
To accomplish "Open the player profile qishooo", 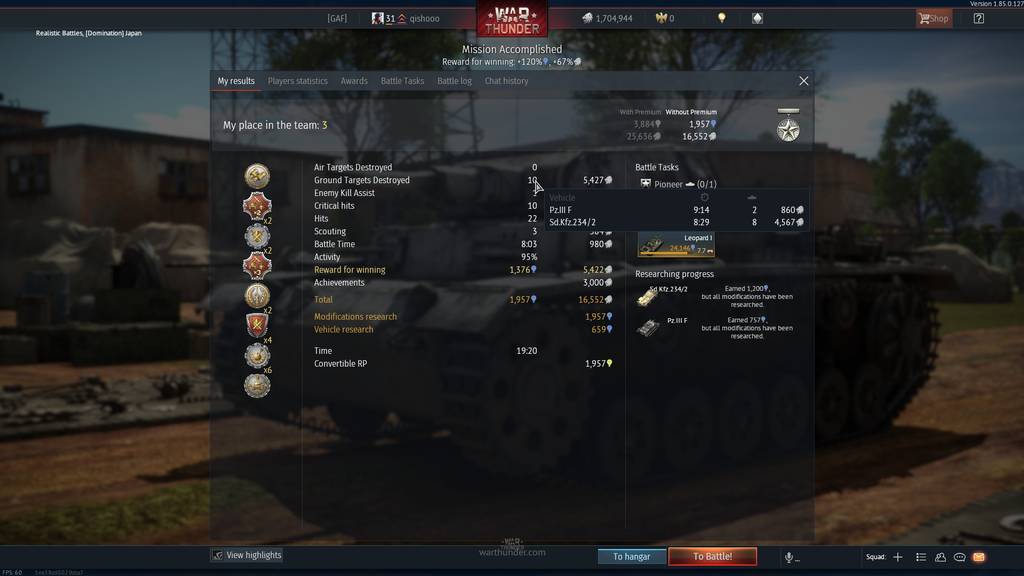I will click(424, 18).
